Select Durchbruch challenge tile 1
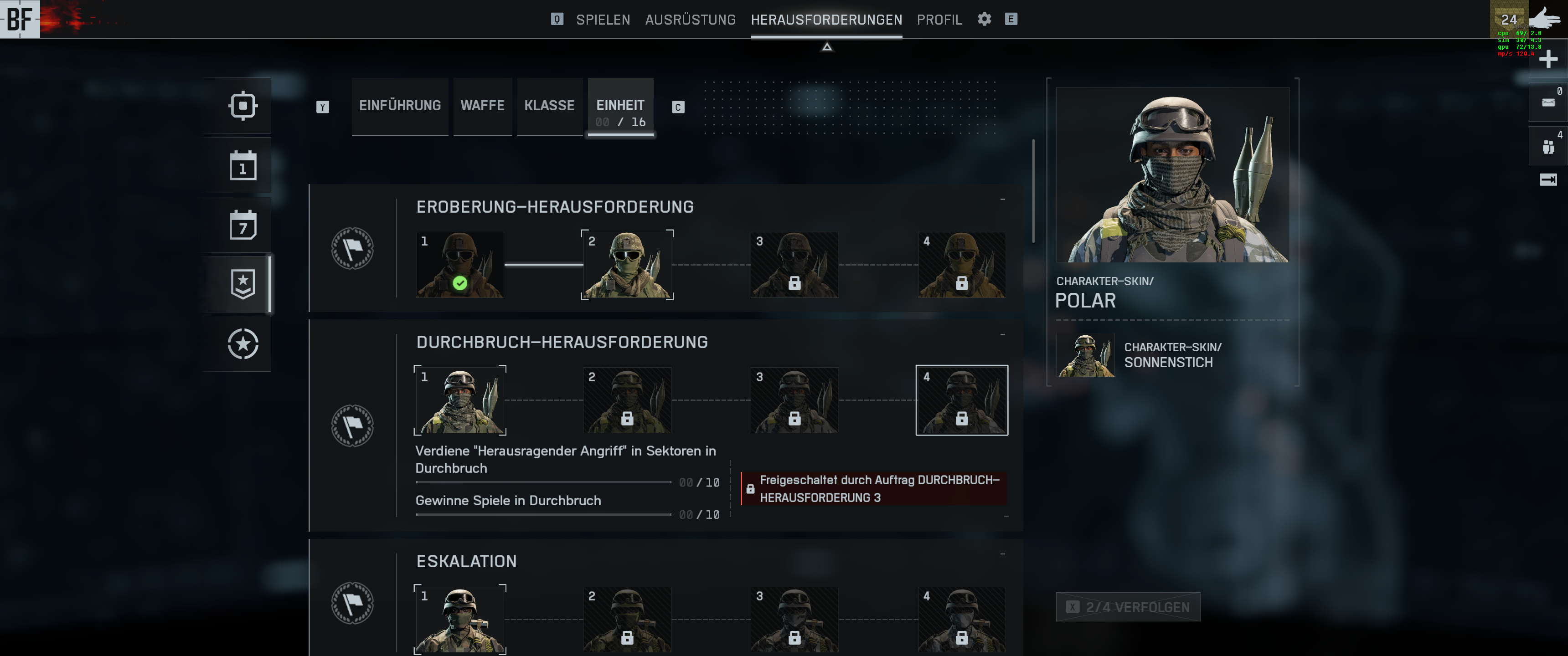Image resolution: width=1568 pixels, height=656 pixels. pyautogui.click(x=459, y=400)
